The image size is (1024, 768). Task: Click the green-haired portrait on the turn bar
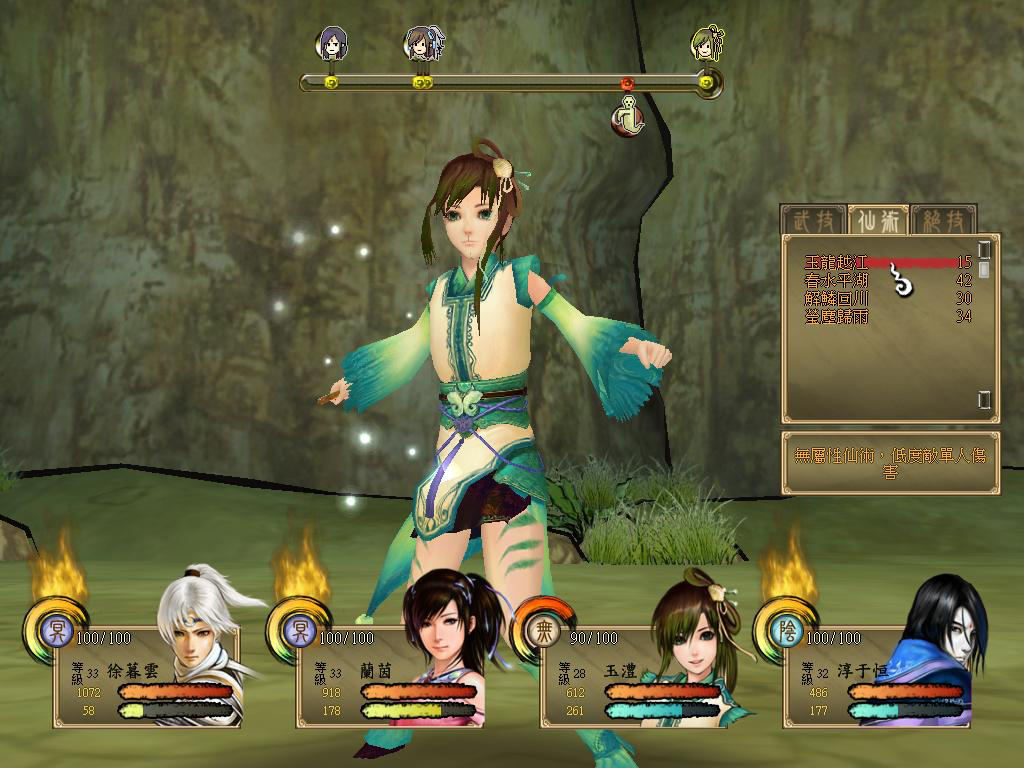[707, 43]
